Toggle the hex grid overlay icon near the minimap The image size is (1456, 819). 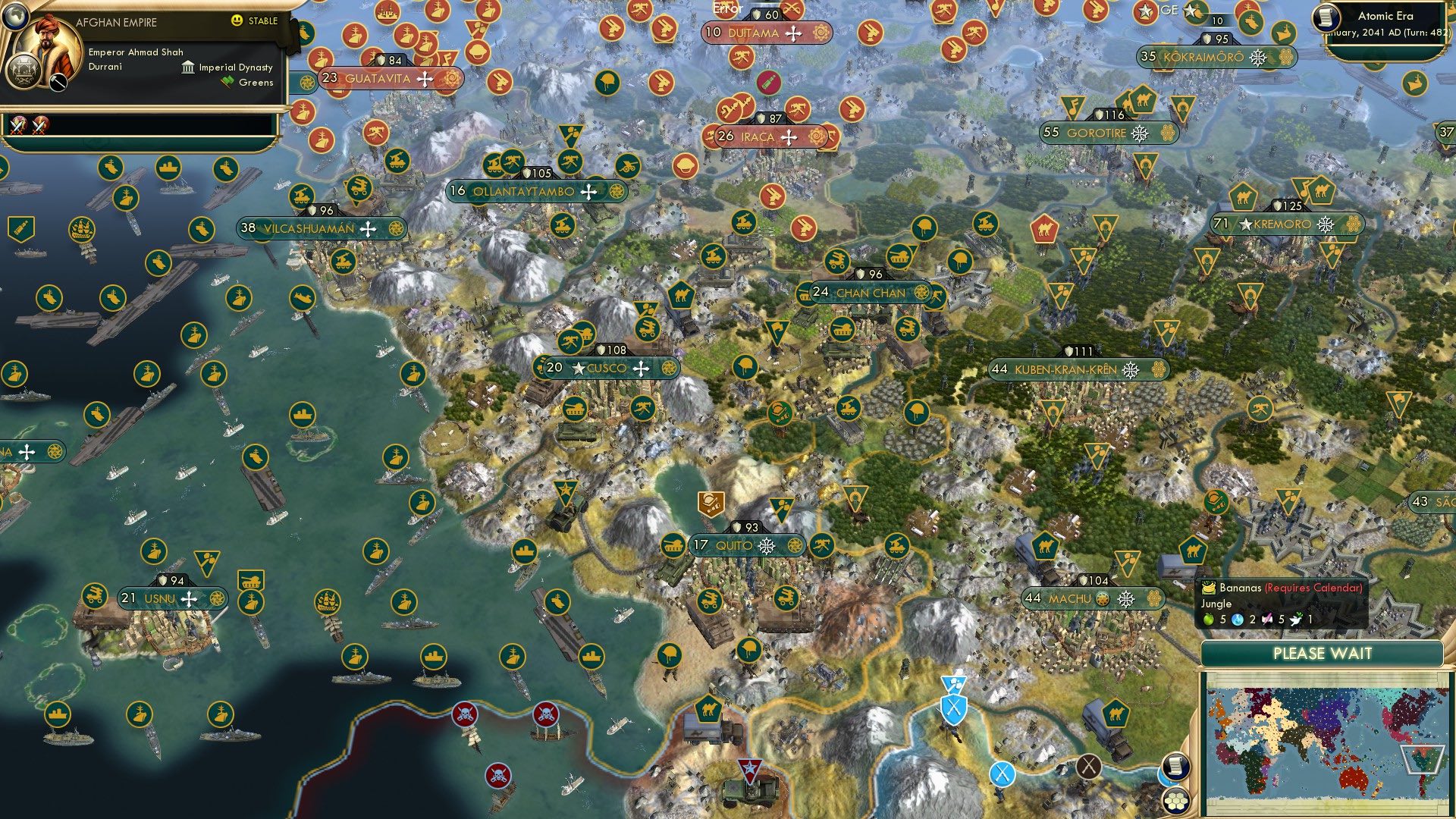pos(1175,800)
